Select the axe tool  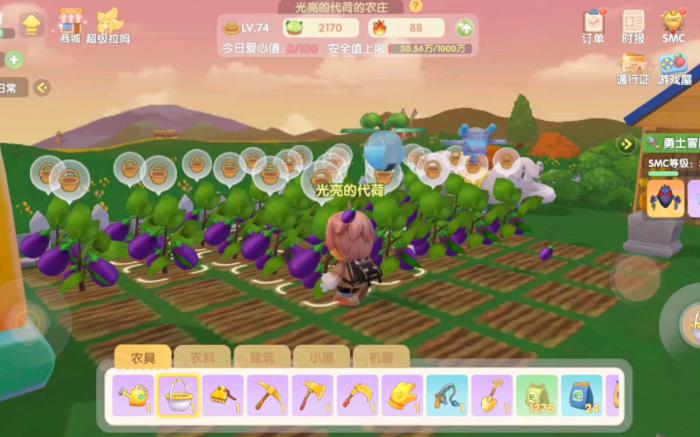tap(312, 395)
